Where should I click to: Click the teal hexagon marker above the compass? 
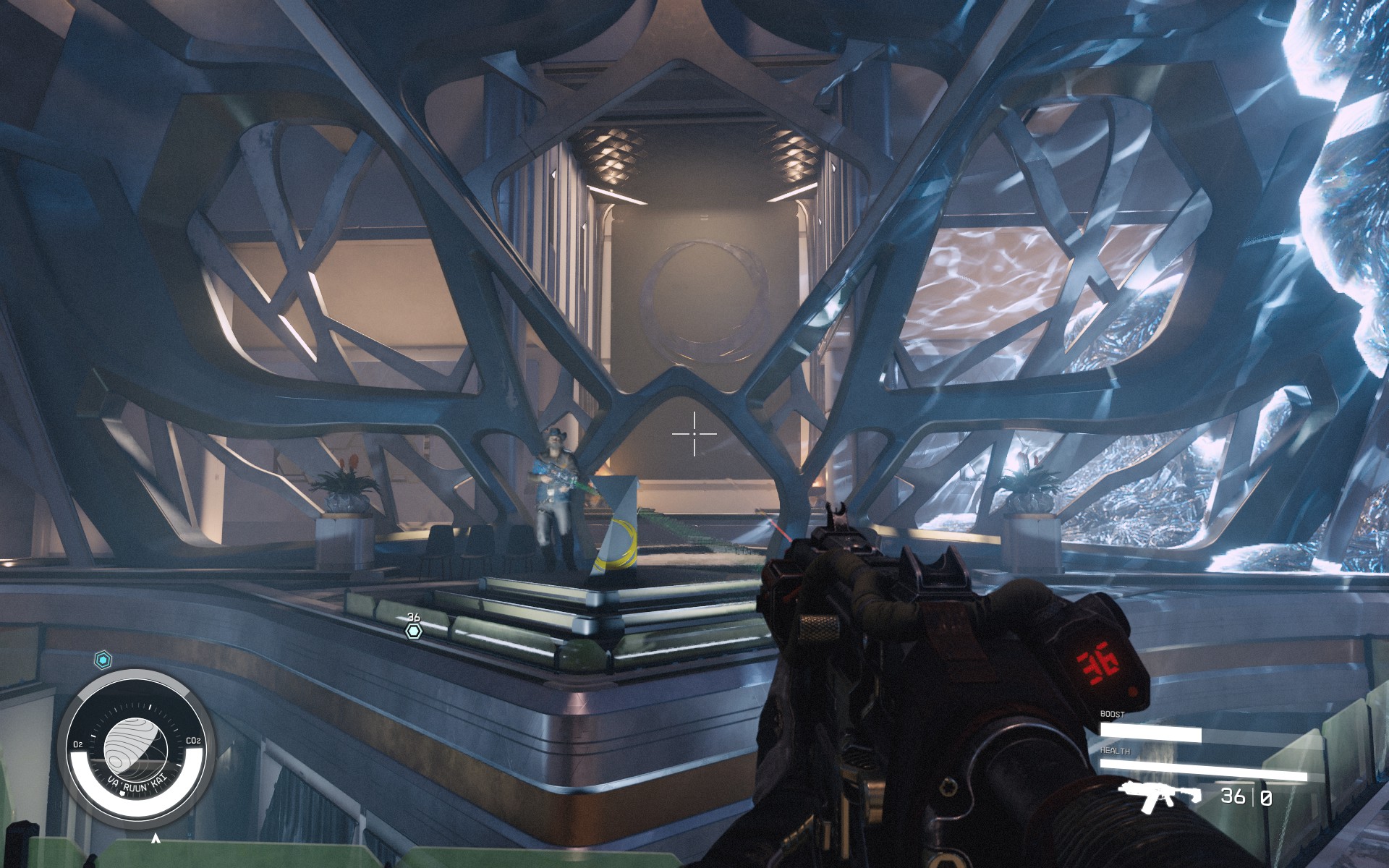click(x=101, y=659)
